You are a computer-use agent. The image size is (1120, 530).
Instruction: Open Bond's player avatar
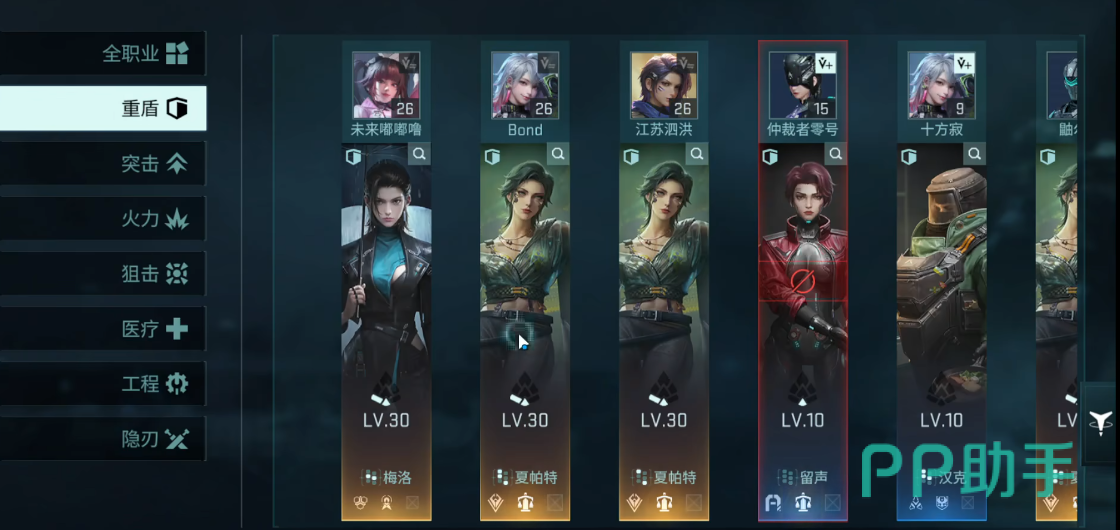(524, 85)
